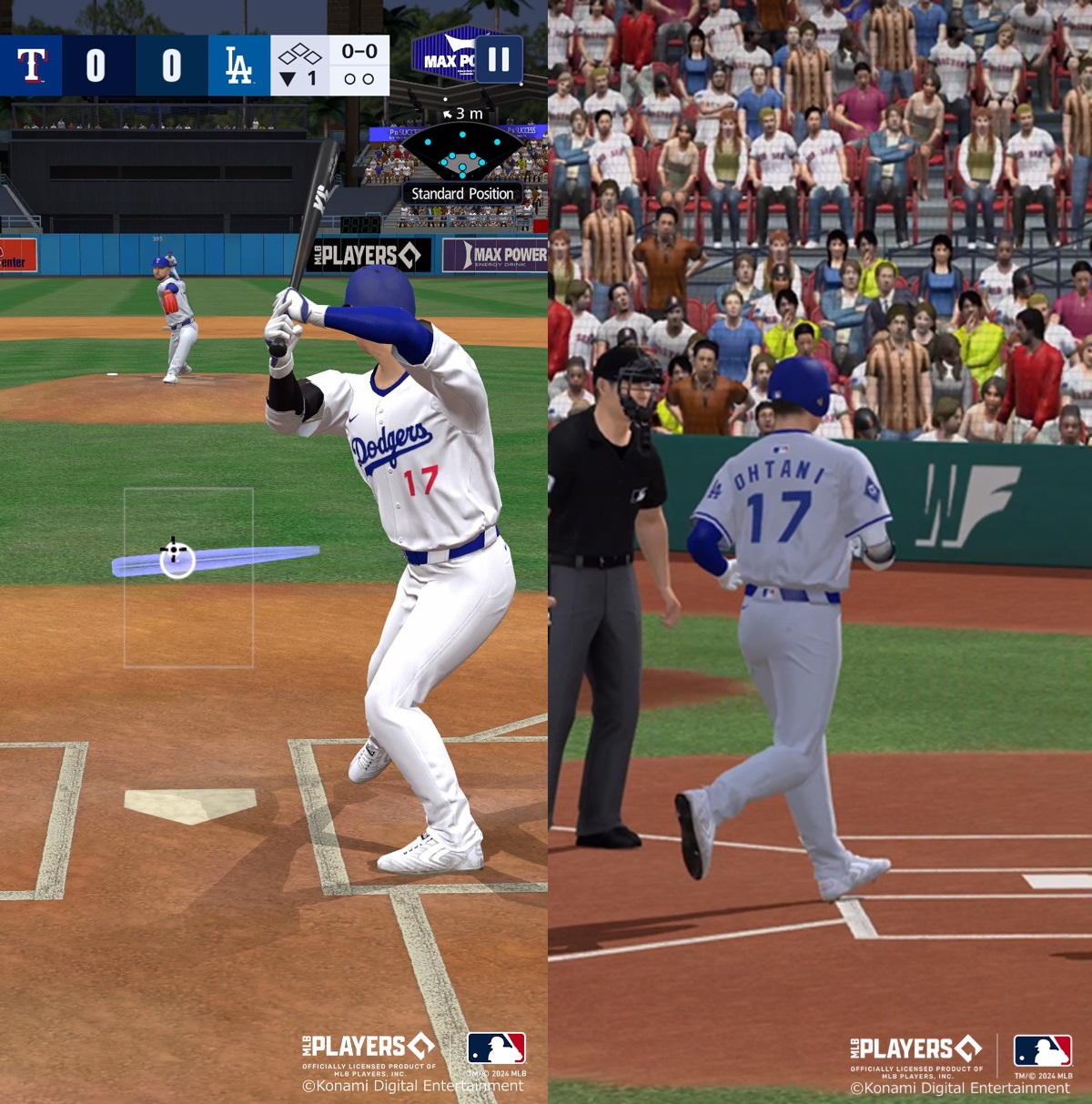The image size is (1092, 1104).
Task: Open the Standard Position fielding diagram
Action: (462, 153)
